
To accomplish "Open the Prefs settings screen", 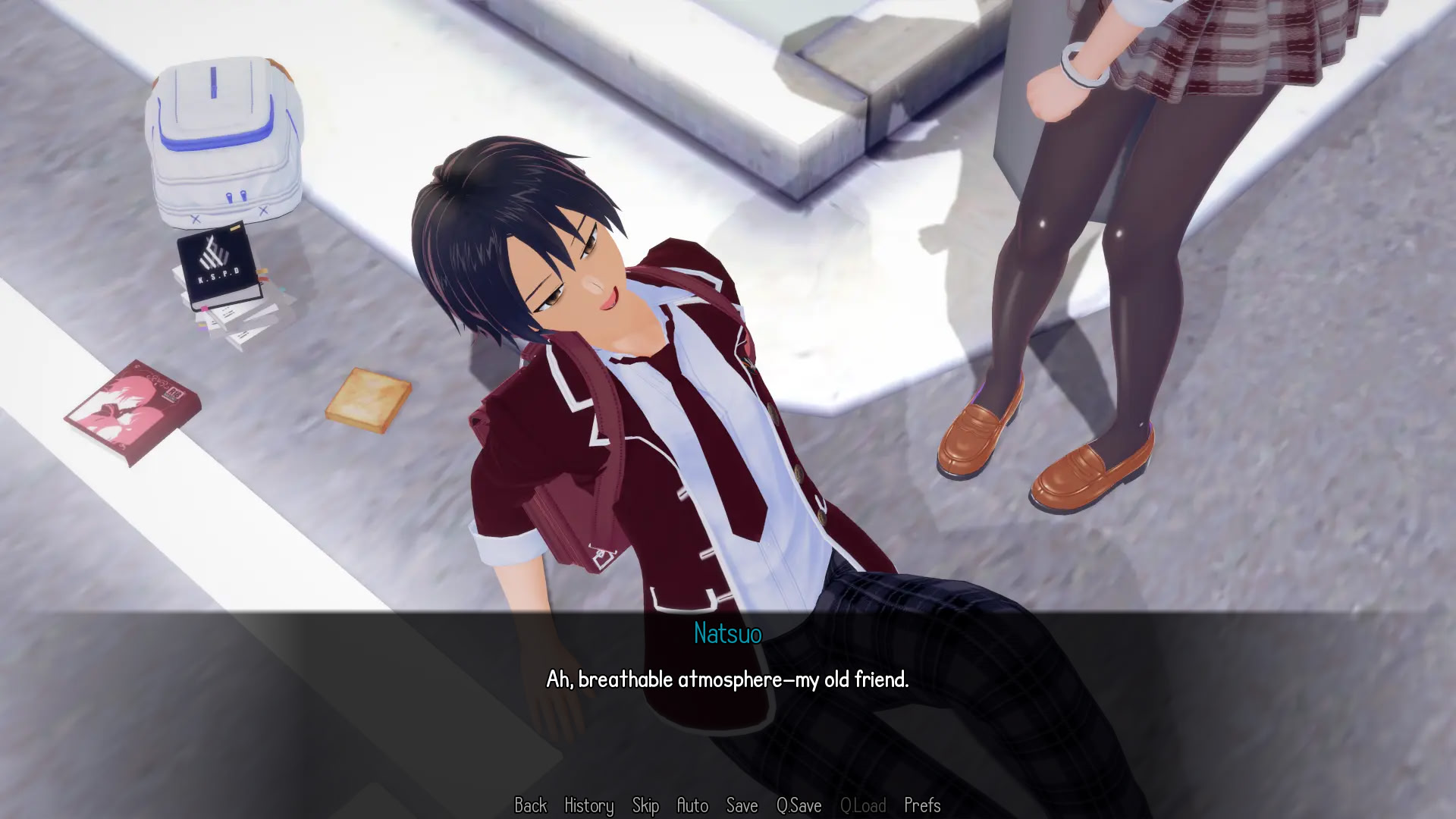I will (922, 806).
